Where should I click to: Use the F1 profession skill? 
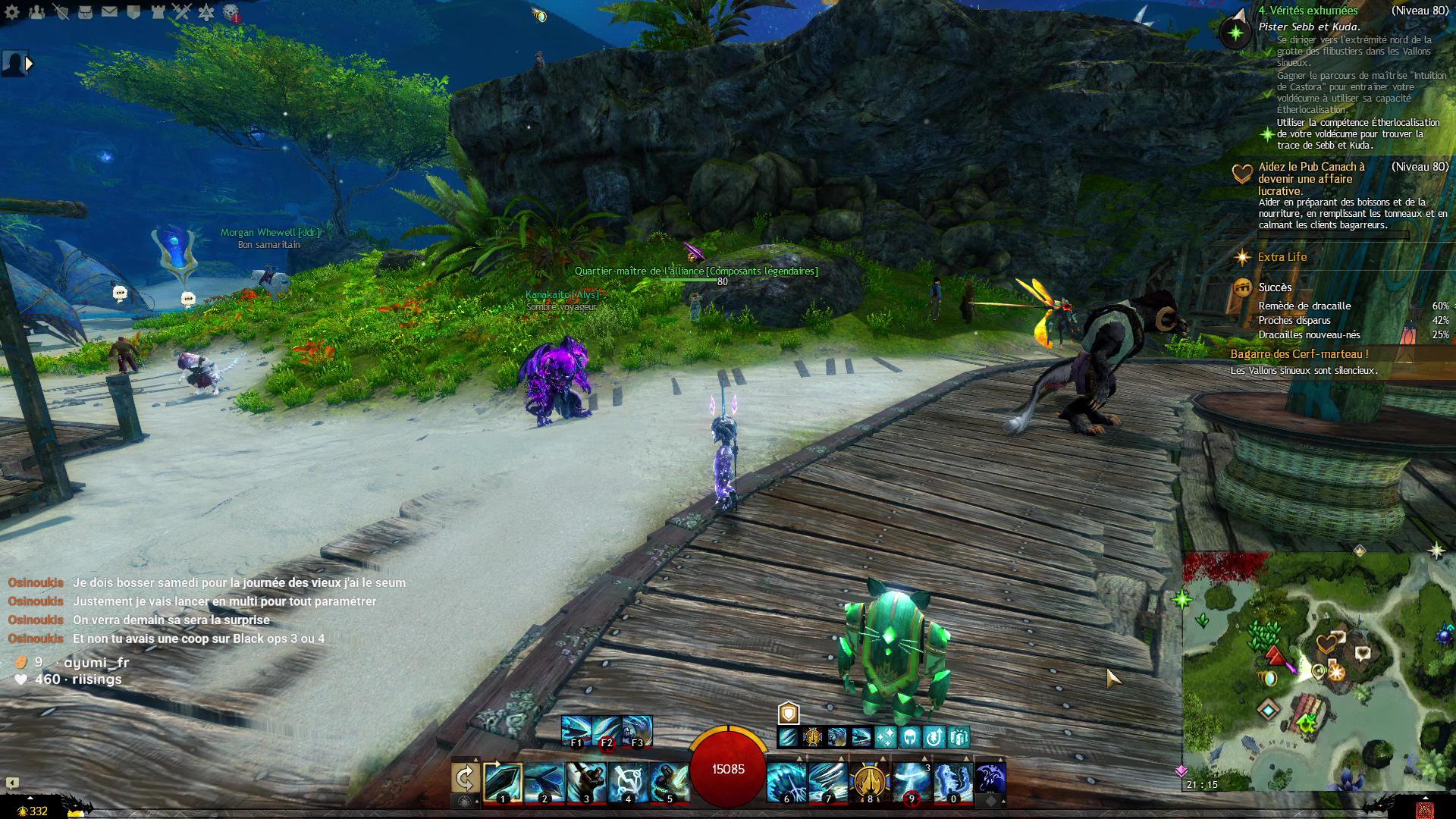576,731
